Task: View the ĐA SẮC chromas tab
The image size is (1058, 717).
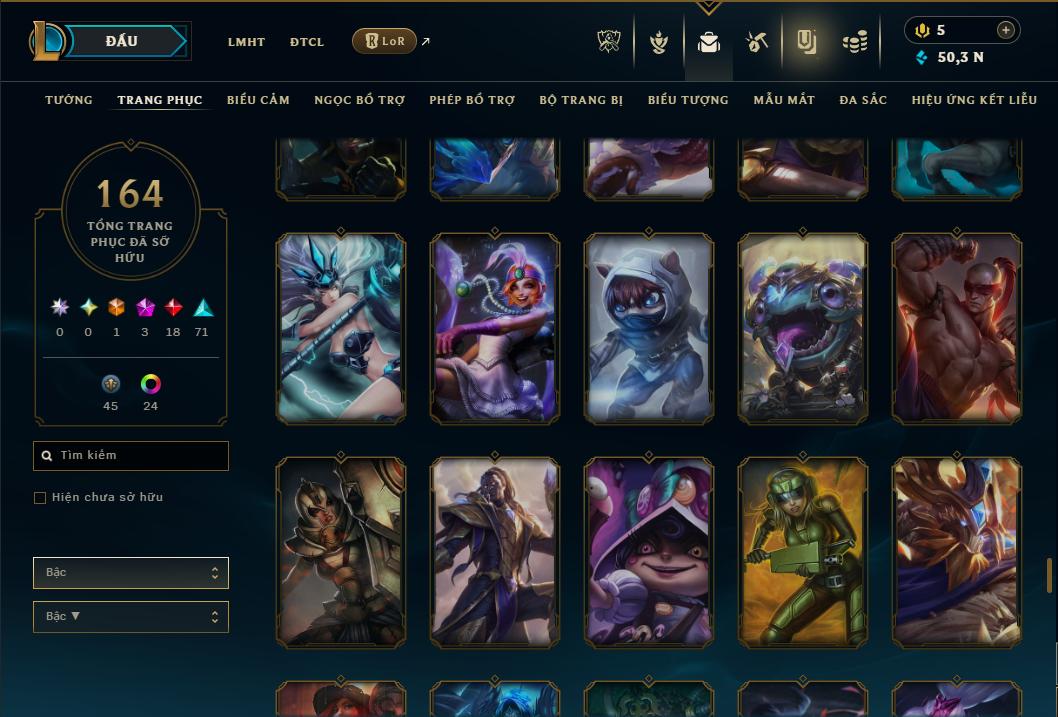Action: pyautogui.click(x=863, y=100)
